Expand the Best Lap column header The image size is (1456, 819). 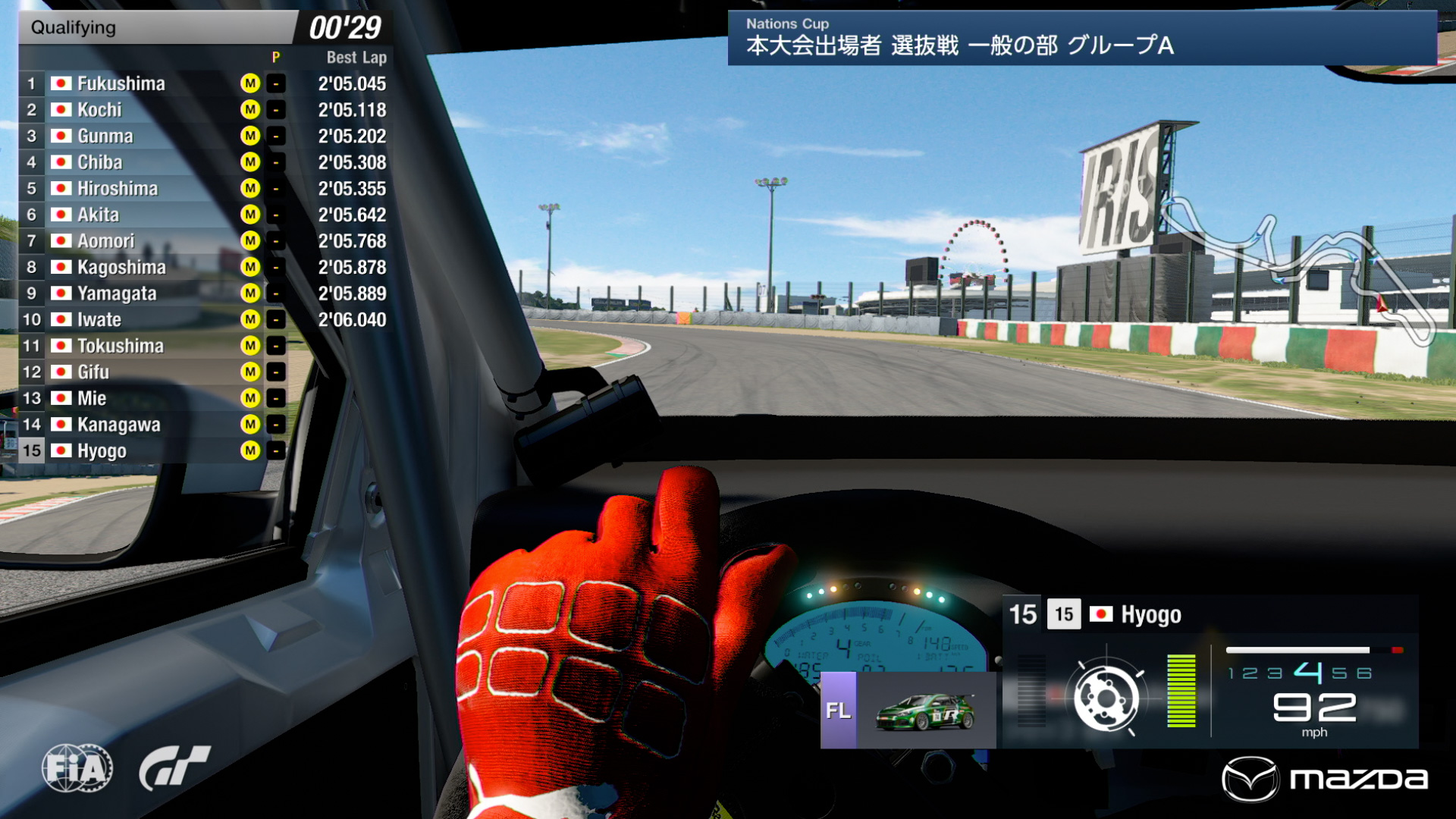(355, 57)
